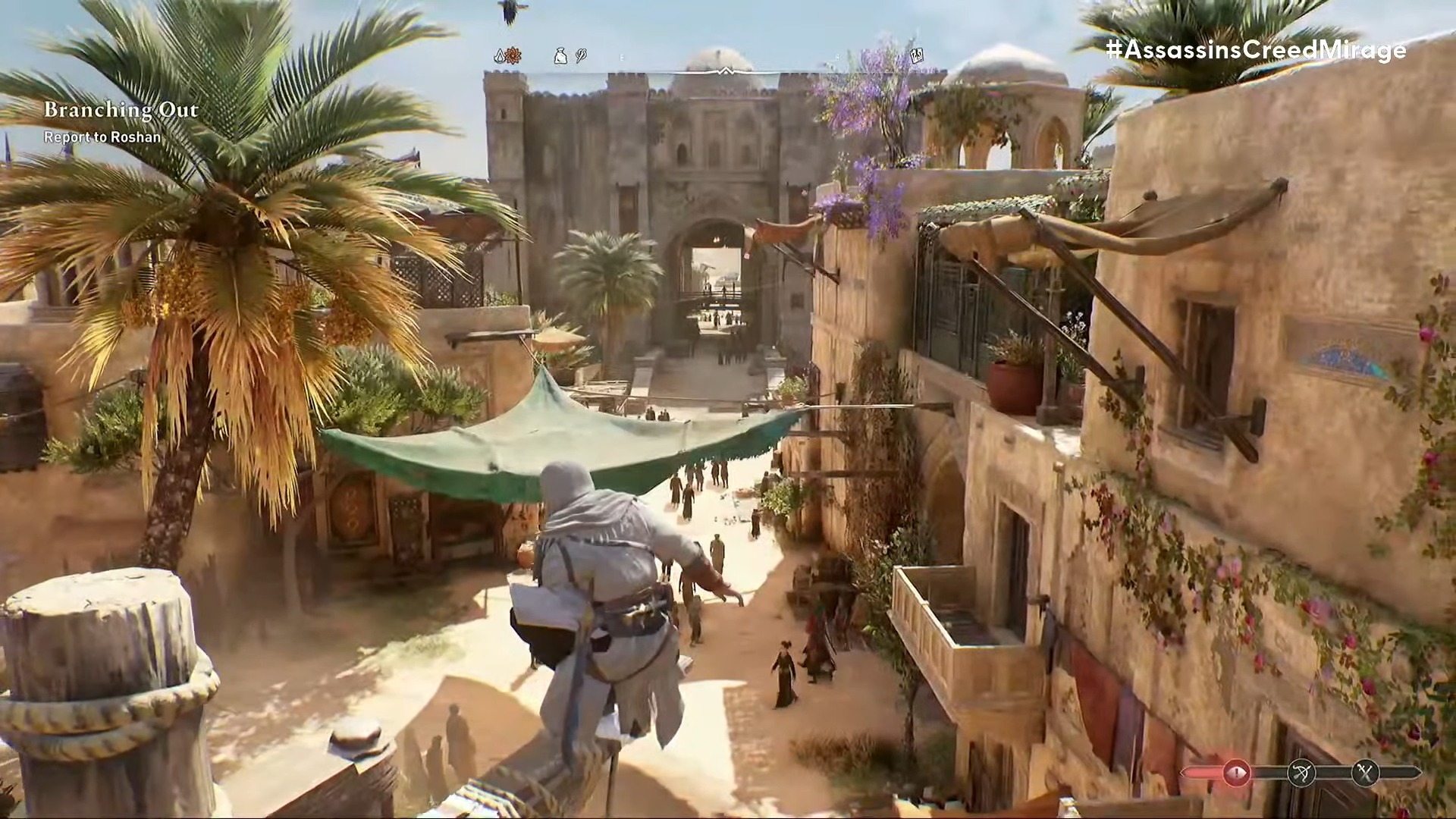Click the red bureau flower marker beside the insignia
The height and width of the screenshot is (819, 1456).
click(513, 55)
